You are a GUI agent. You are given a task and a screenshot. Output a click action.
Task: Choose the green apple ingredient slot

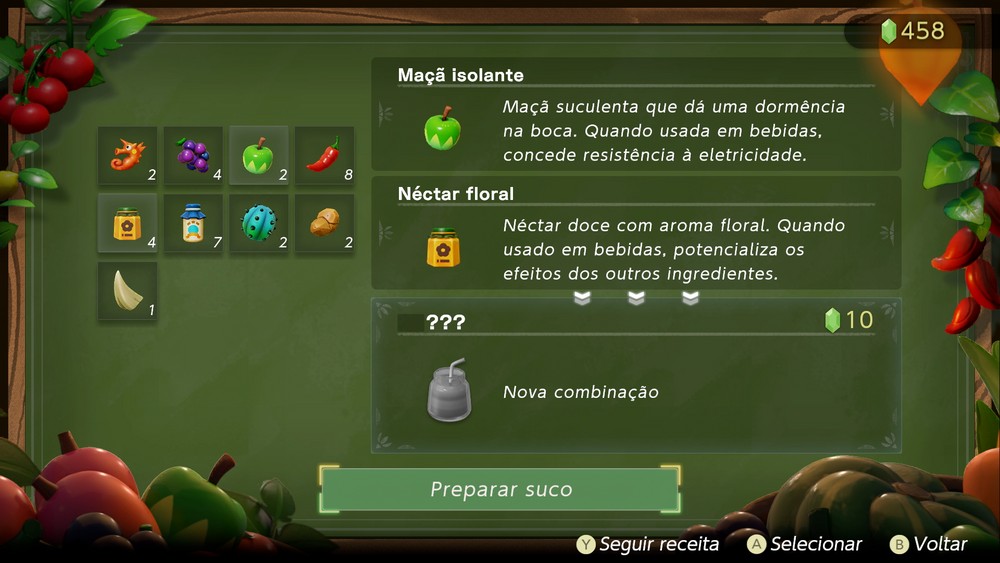tap(258, 155)
